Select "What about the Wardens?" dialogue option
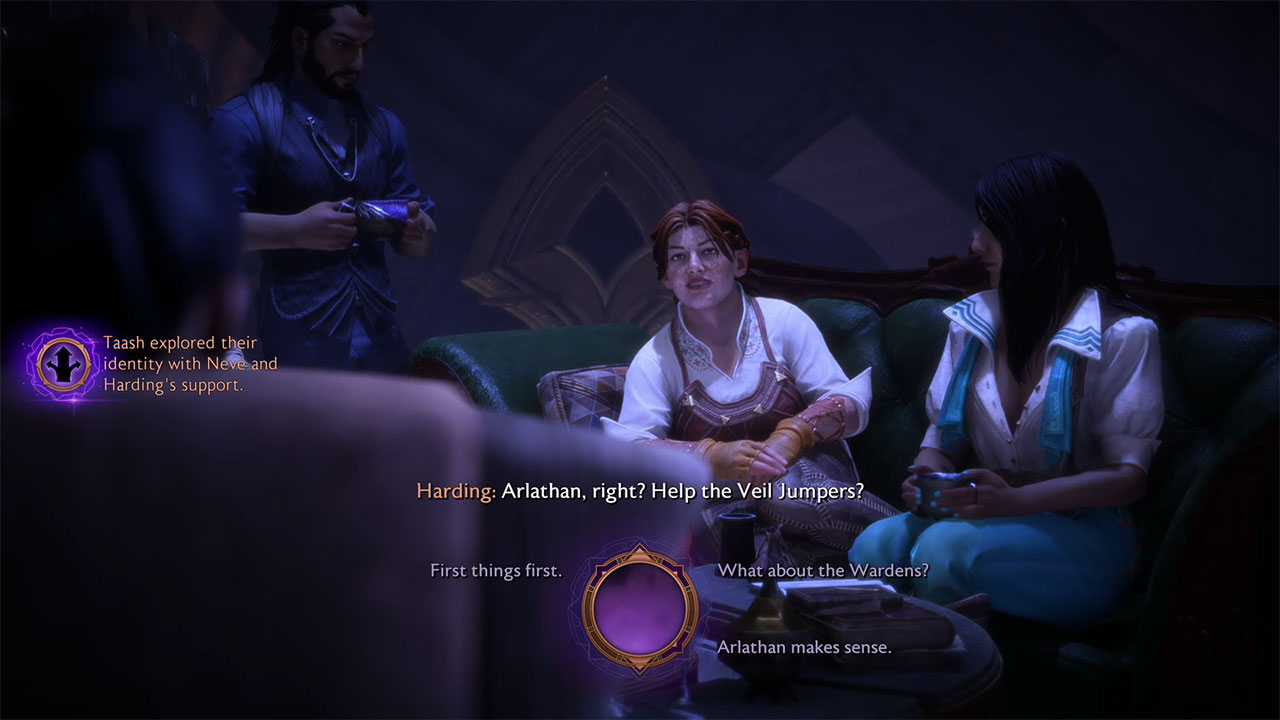Viewport: 1280px width, 720px height. (x=823, y=571)
